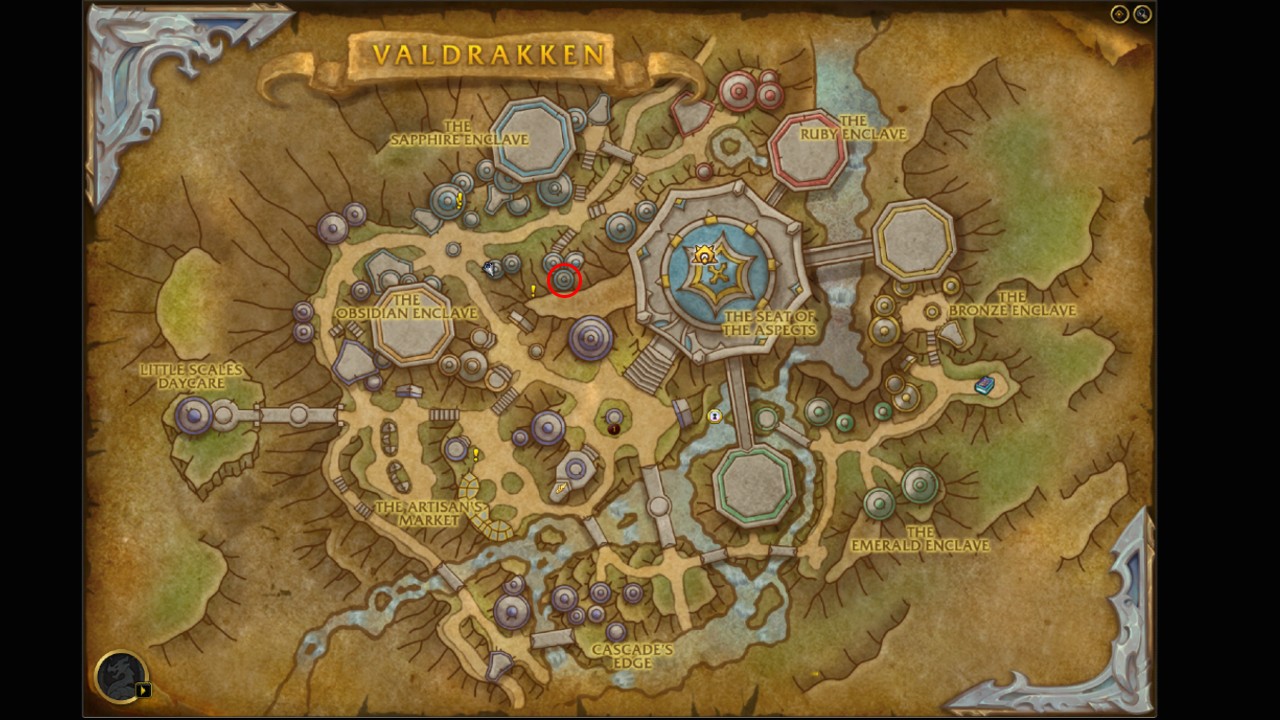Toggle the map pin tracking button top right
1280x720 pixels.
pos(1119,14)
